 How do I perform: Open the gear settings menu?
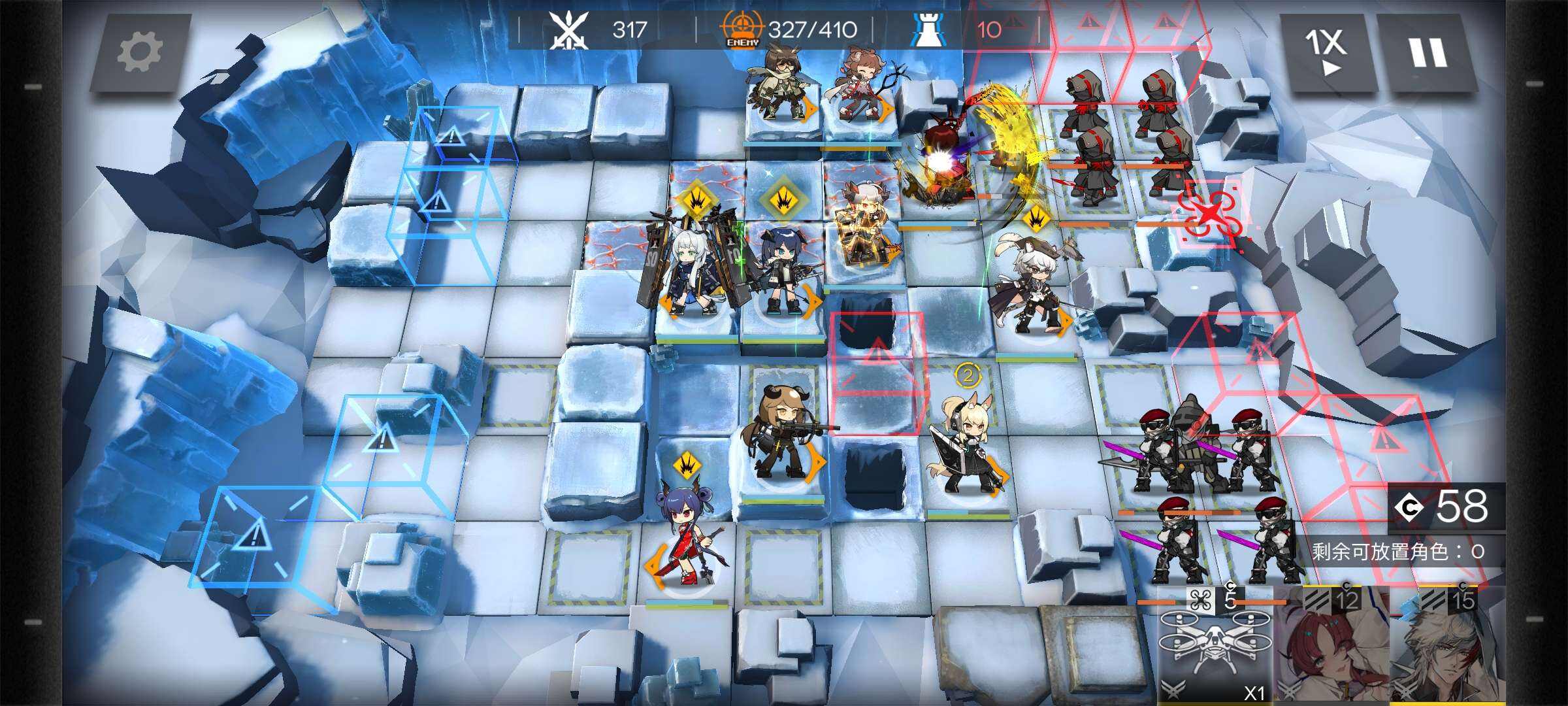[x=140, y=52]
